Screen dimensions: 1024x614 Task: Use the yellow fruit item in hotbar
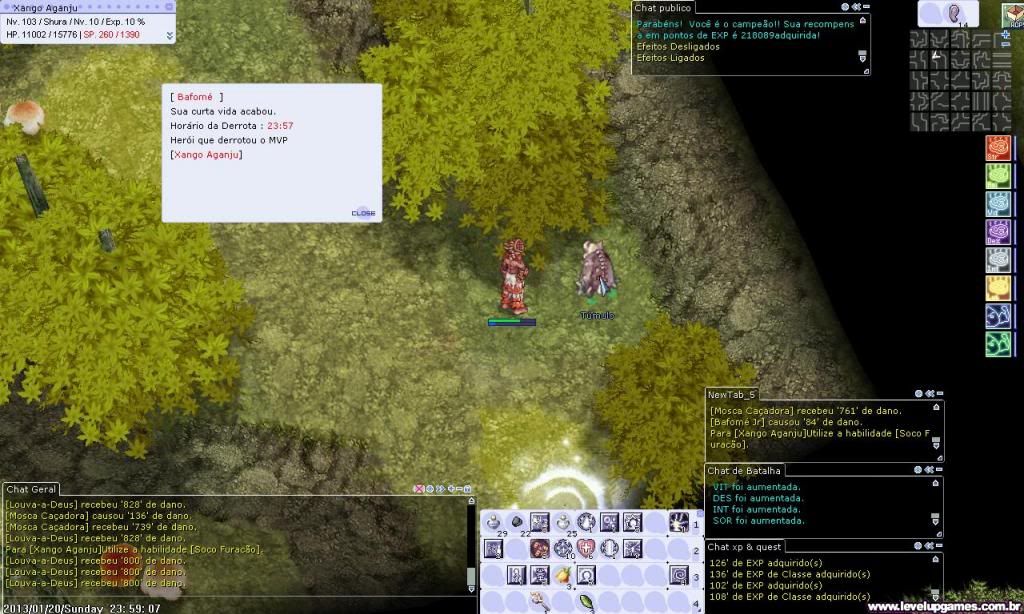pyautogui.click(x=564, y=575)
